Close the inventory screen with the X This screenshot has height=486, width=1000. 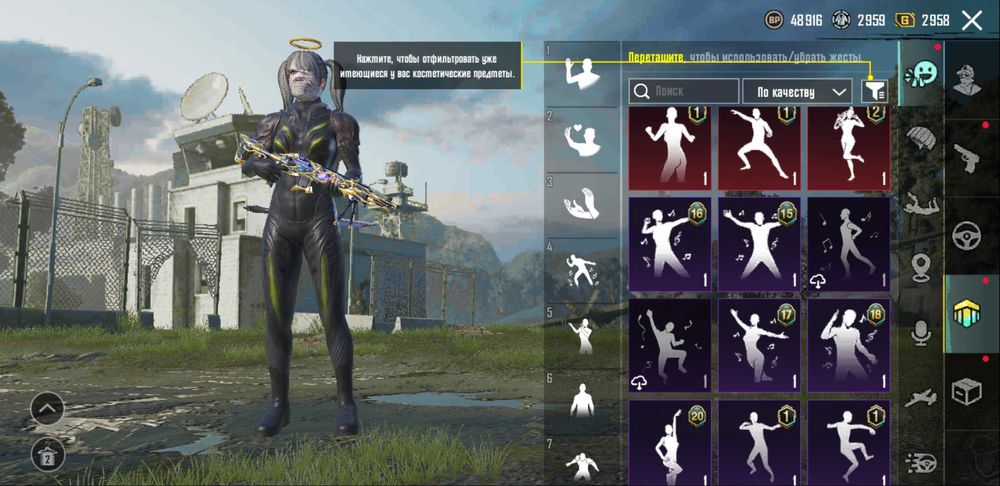click(x=971, y=19)
